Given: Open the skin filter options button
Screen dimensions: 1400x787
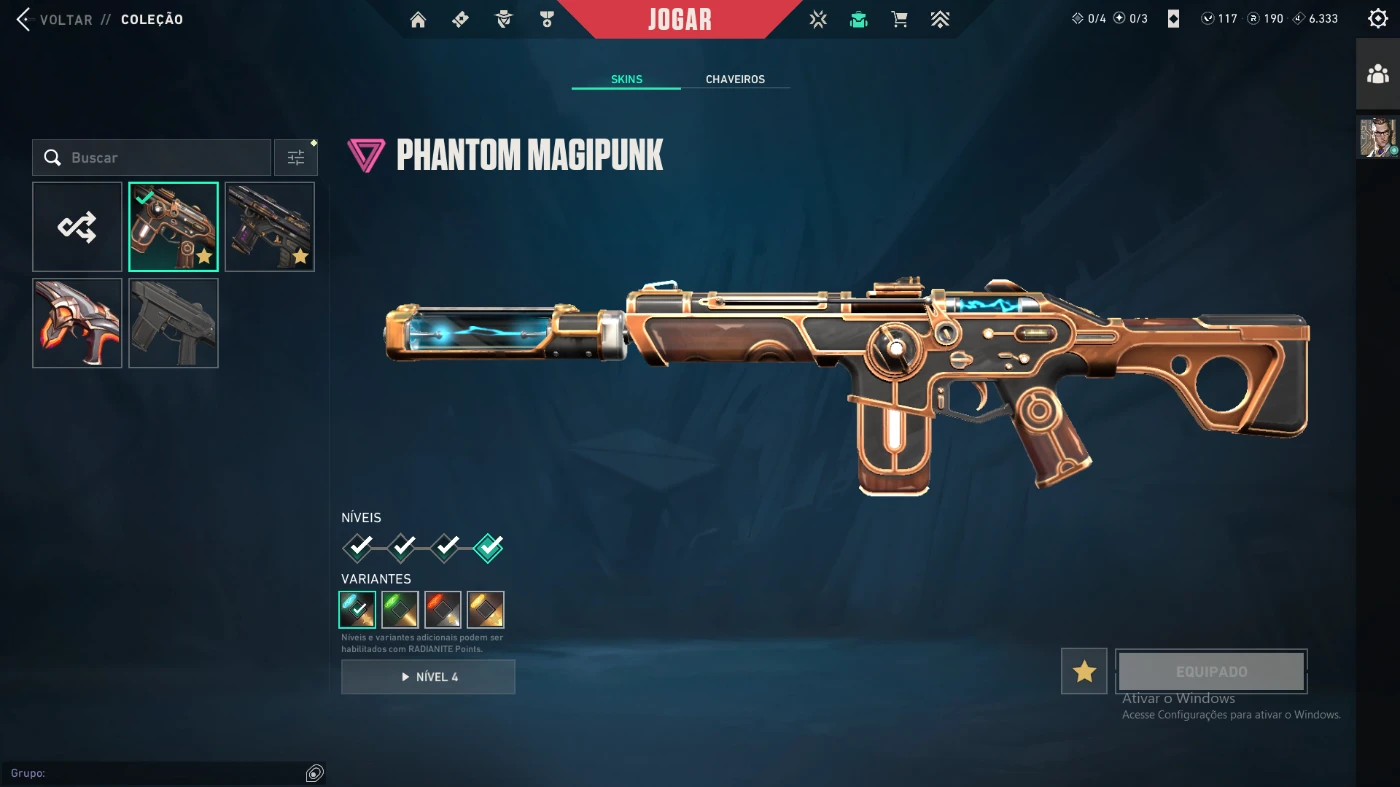Looking at the screenshot, I should 296,158.
